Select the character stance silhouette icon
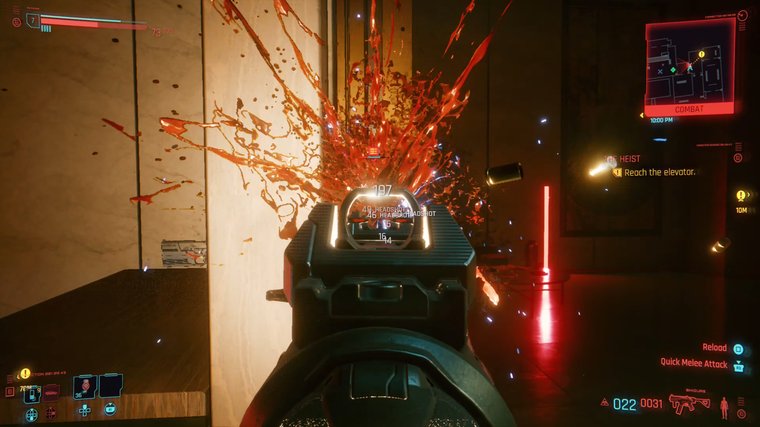 [724, 405]
